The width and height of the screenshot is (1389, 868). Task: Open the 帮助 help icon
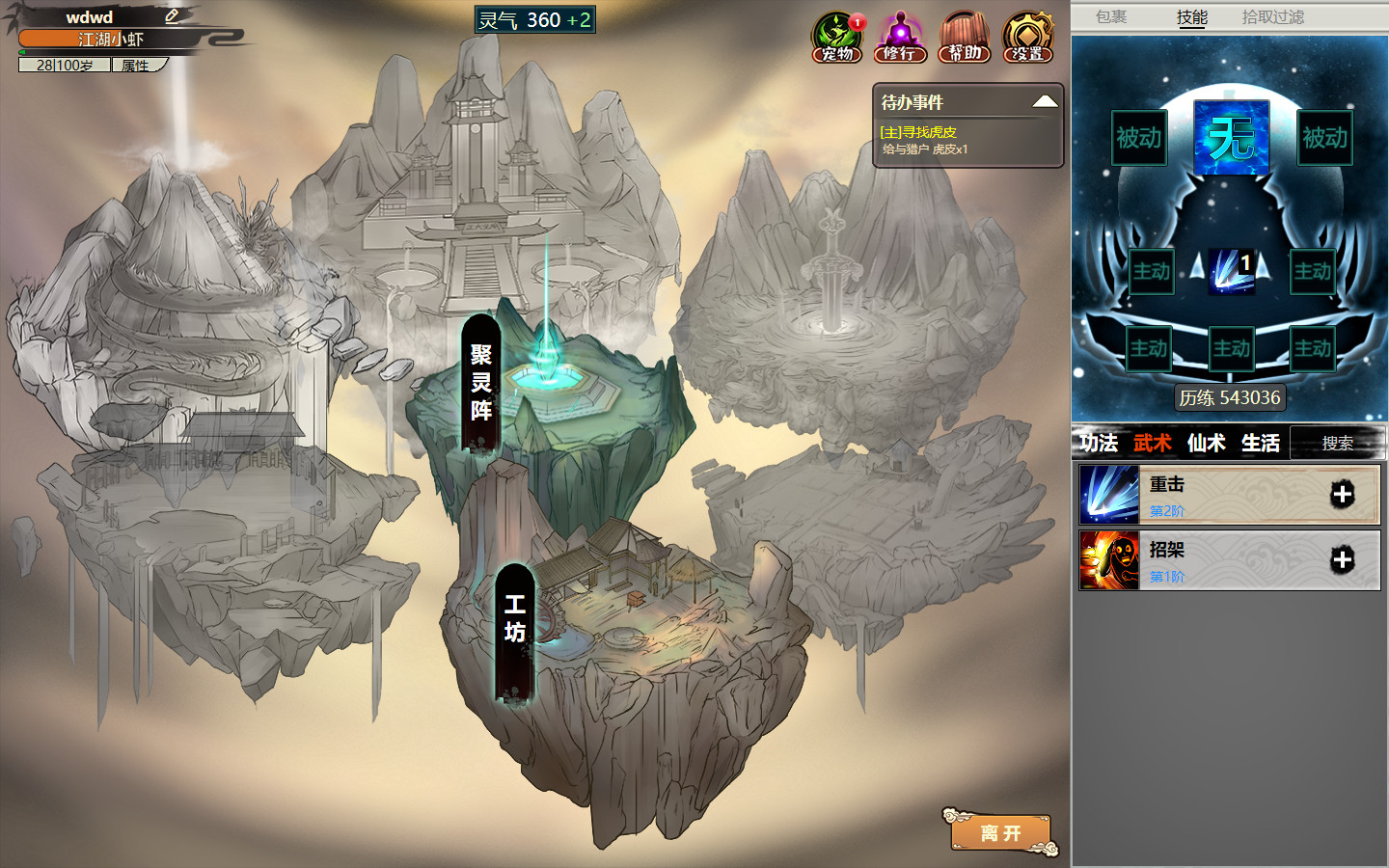(x=964, y=36)
